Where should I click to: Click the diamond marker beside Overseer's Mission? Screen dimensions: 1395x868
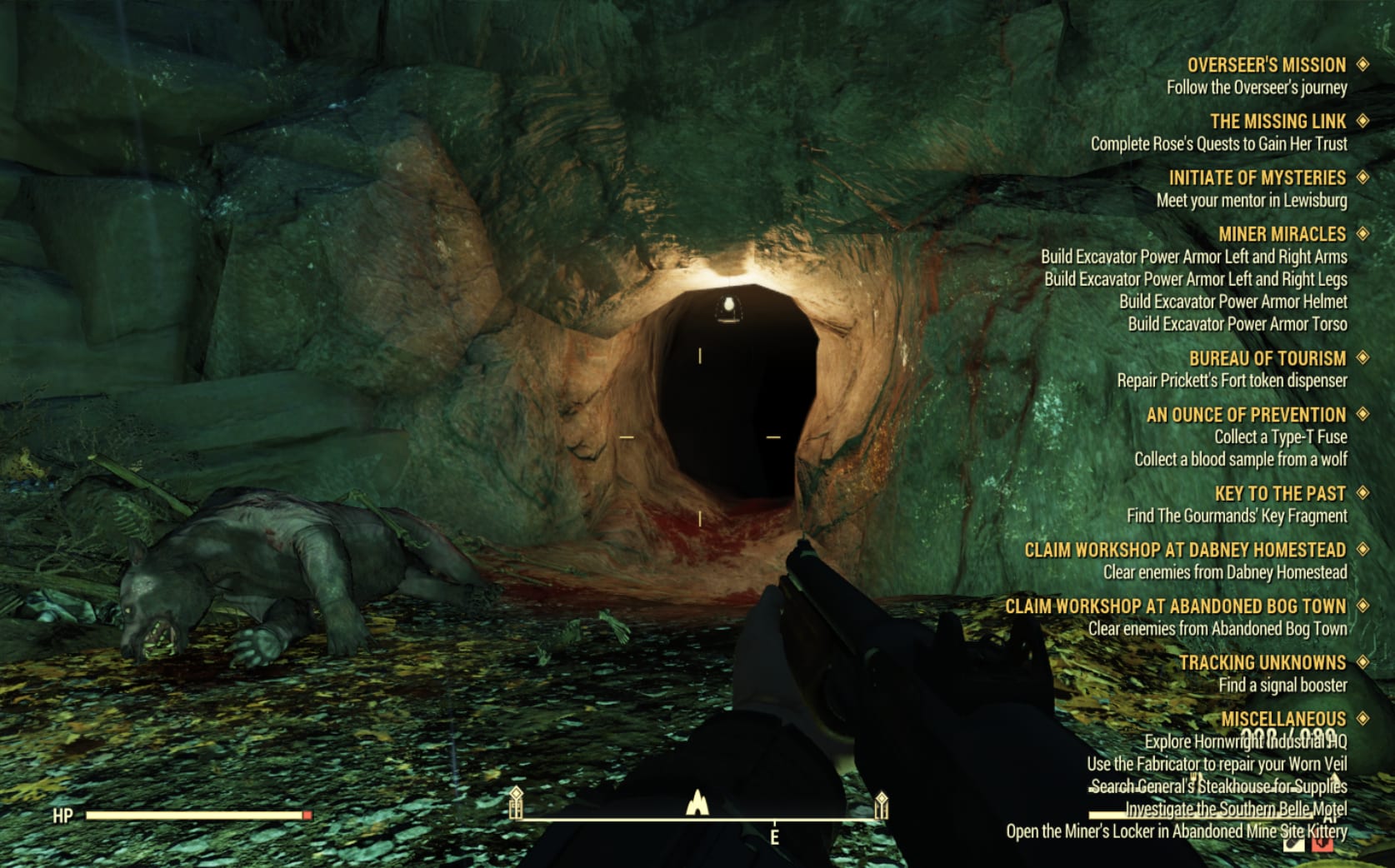1363,64
